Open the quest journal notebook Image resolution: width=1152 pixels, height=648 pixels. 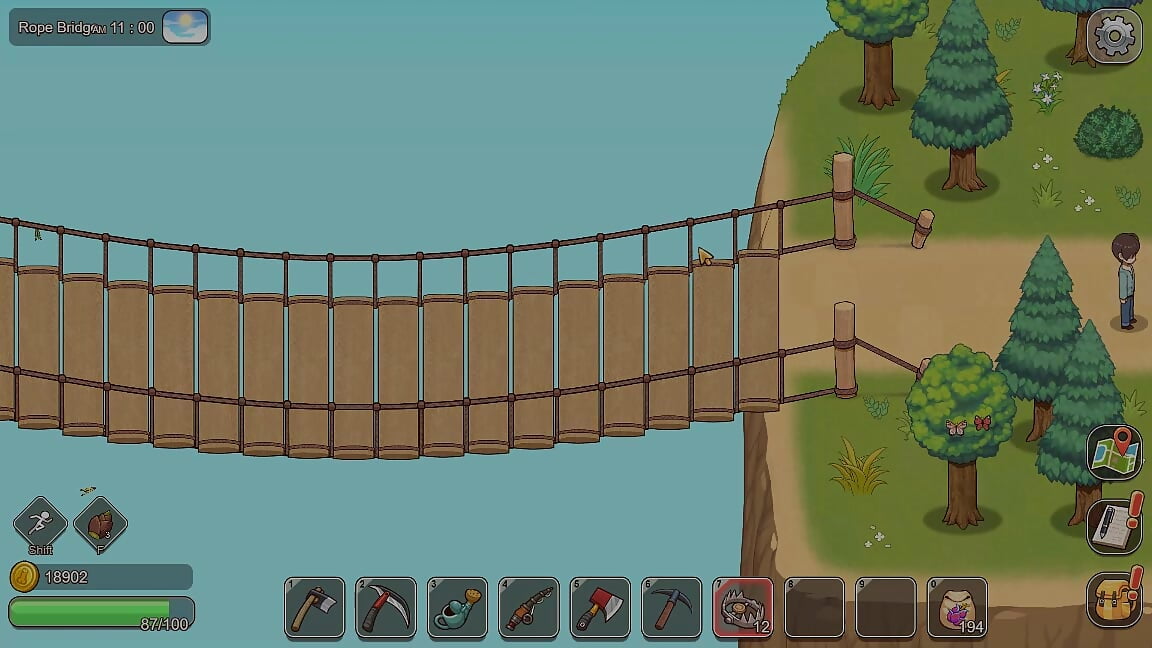pos(1114,526)
